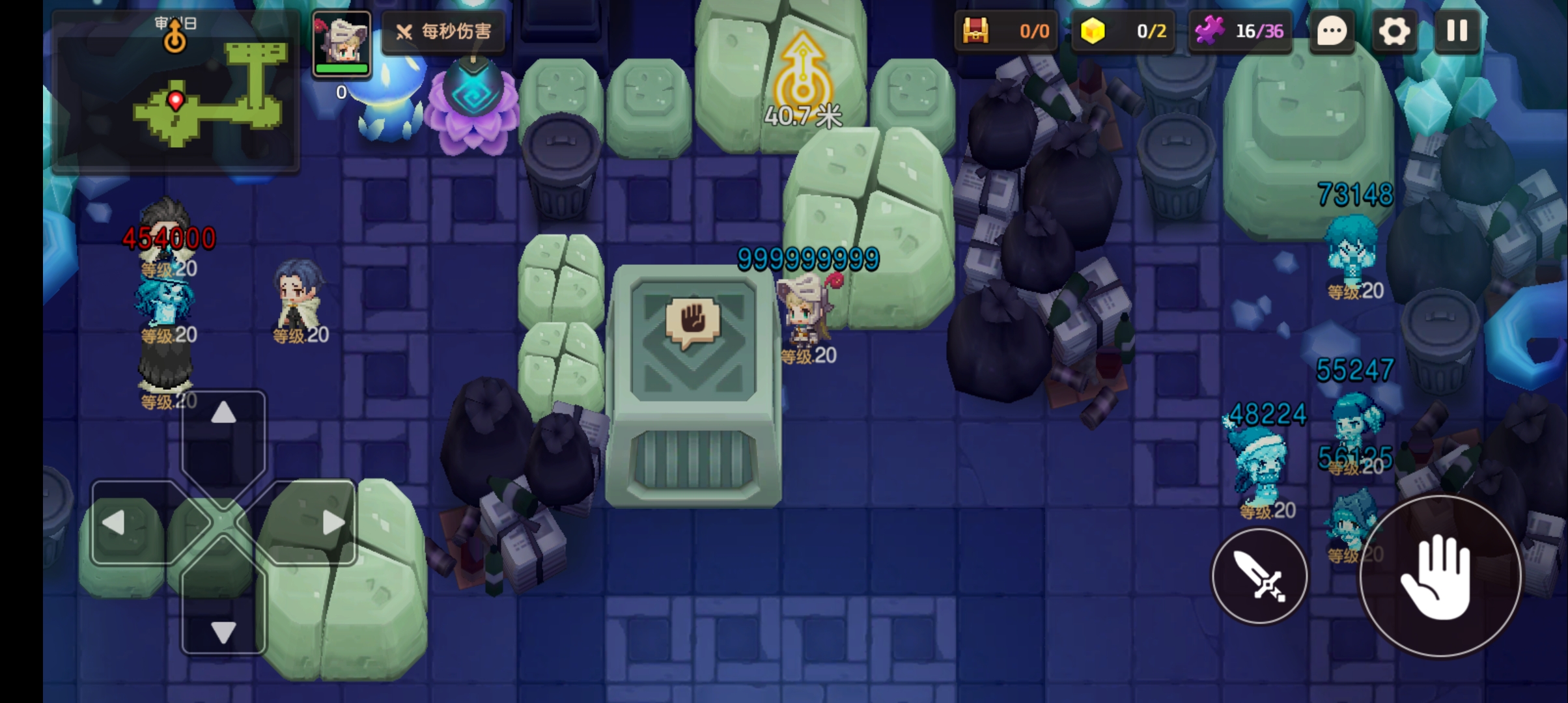Move up with the D-pad arrow

click(223, 414)
